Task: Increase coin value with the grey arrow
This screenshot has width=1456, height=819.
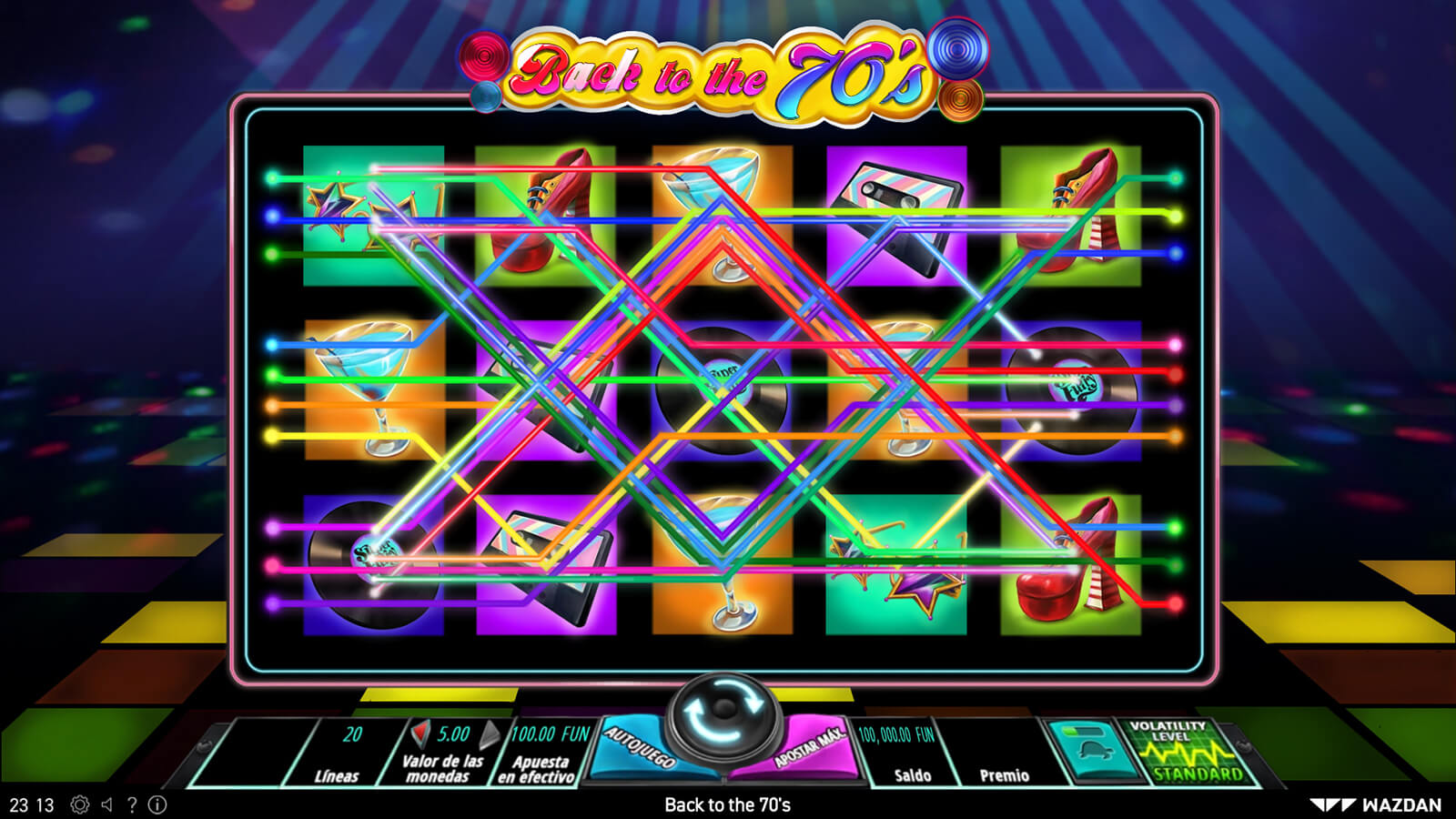Action: click(490, 733)
